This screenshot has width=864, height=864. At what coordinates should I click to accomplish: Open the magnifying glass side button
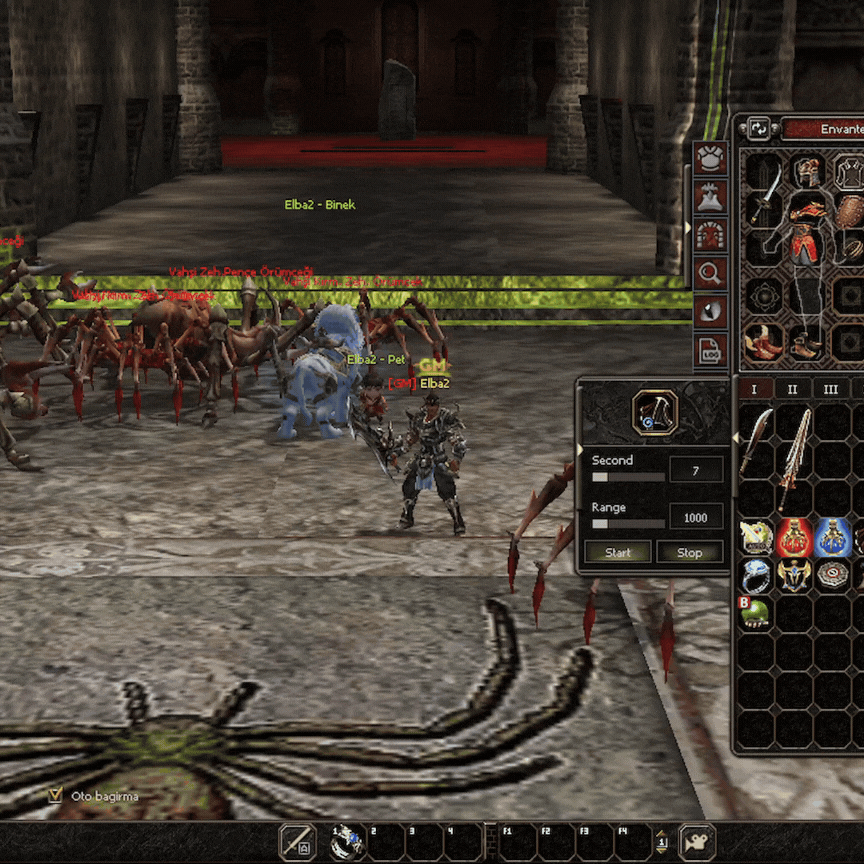710,272
